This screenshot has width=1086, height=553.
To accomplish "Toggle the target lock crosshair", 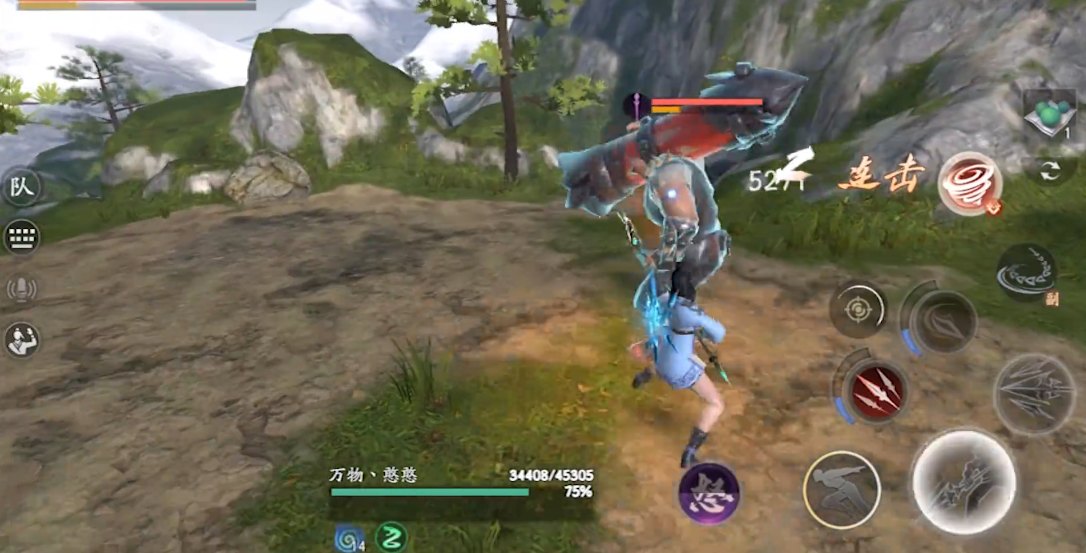I will pos(858,310).
